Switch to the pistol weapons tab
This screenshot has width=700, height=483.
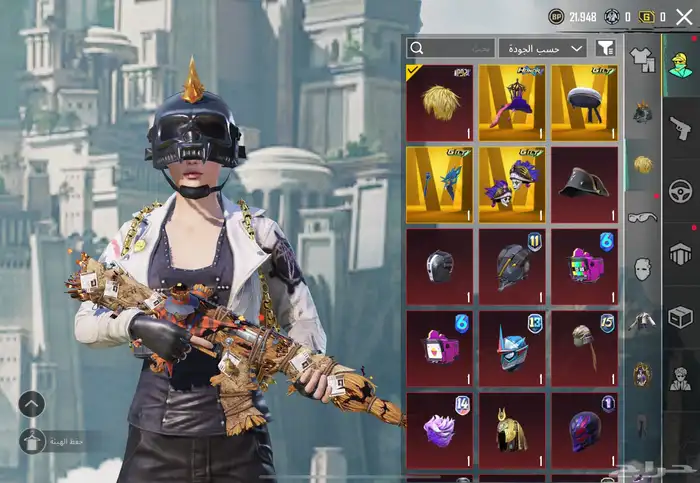tap(680, 126)
